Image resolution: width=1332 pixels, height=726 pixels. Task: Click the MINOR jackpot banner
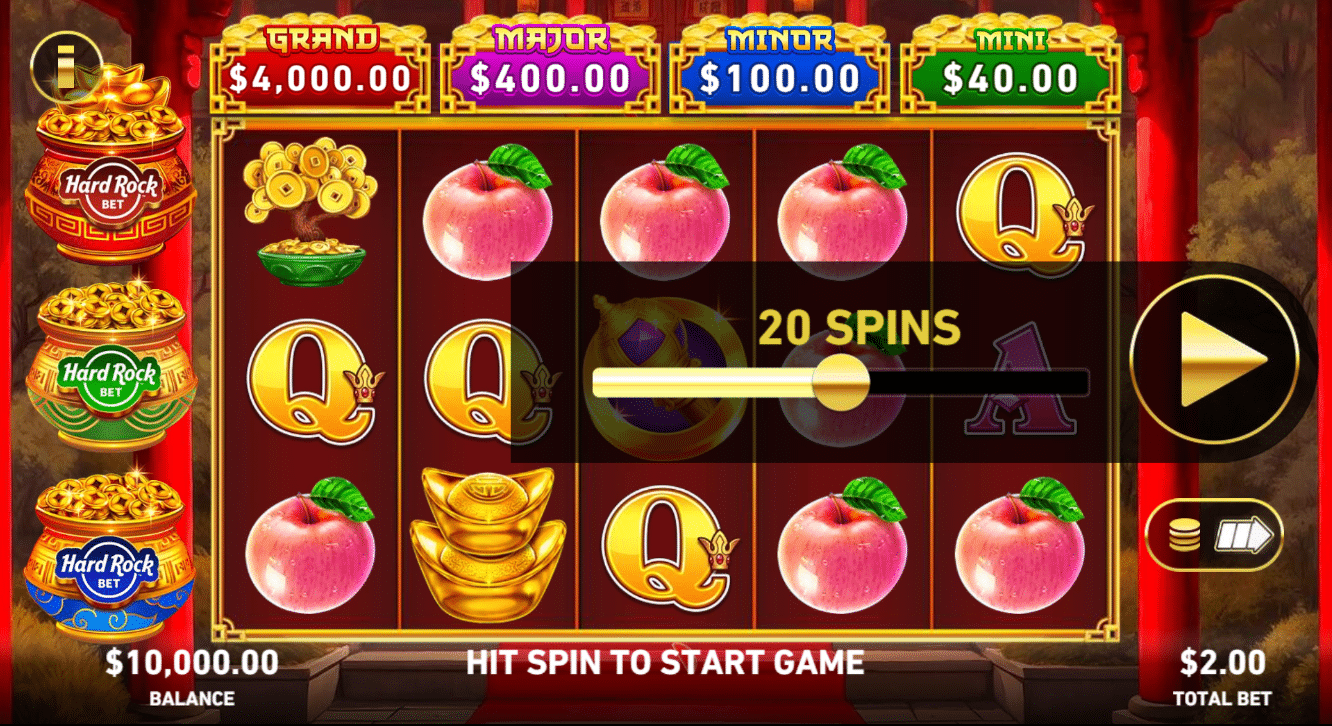[781, 55]
